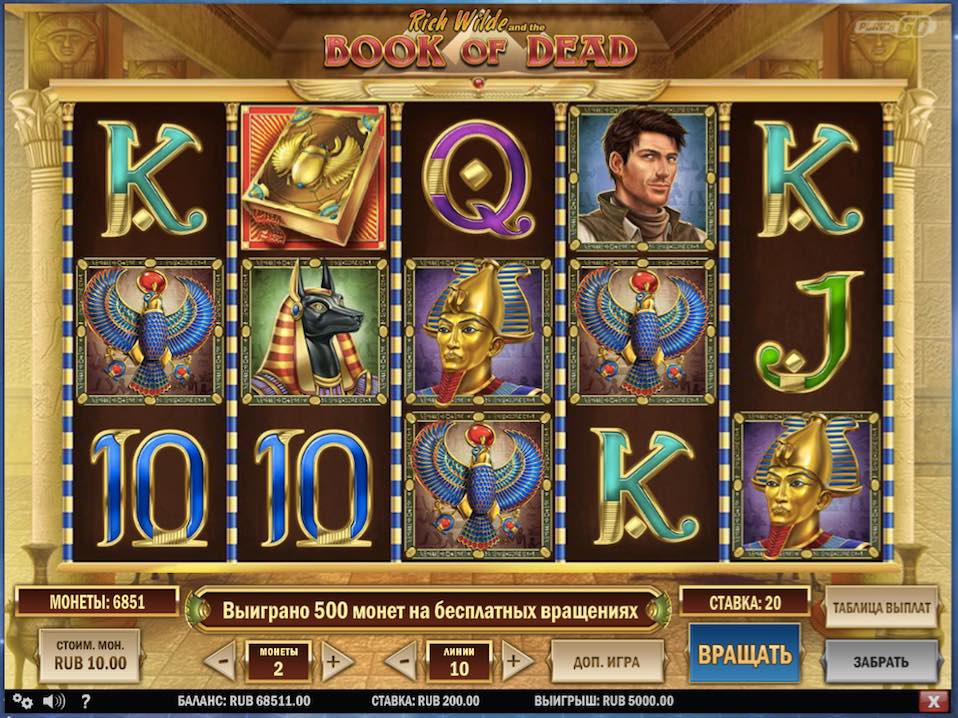The width and height of the screenshot is (958, 718).
Task: Open the gear settings icon
Action: (22, 701)
